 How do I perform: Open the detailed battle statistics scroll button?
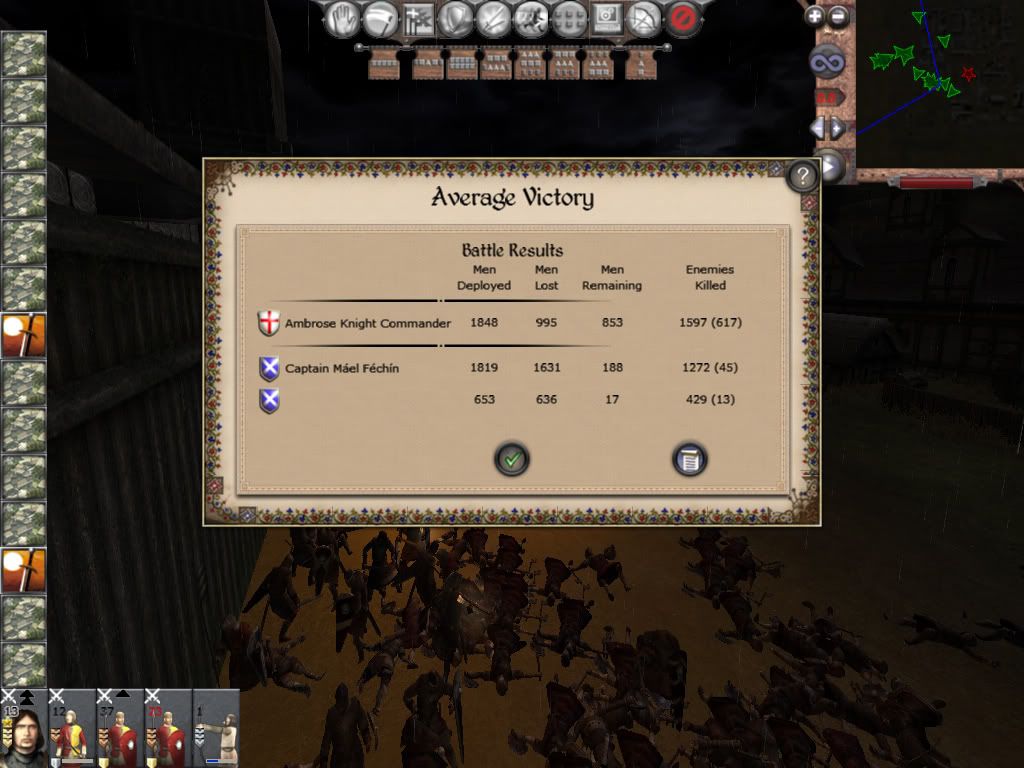click(689, 460)
